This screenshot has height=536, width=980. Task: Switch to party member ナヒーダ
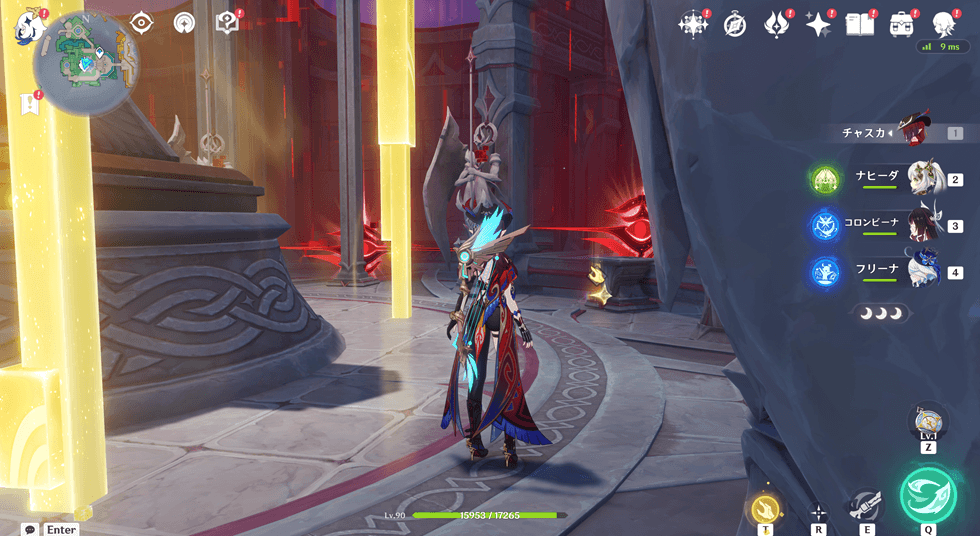click(x=925, y=179)
